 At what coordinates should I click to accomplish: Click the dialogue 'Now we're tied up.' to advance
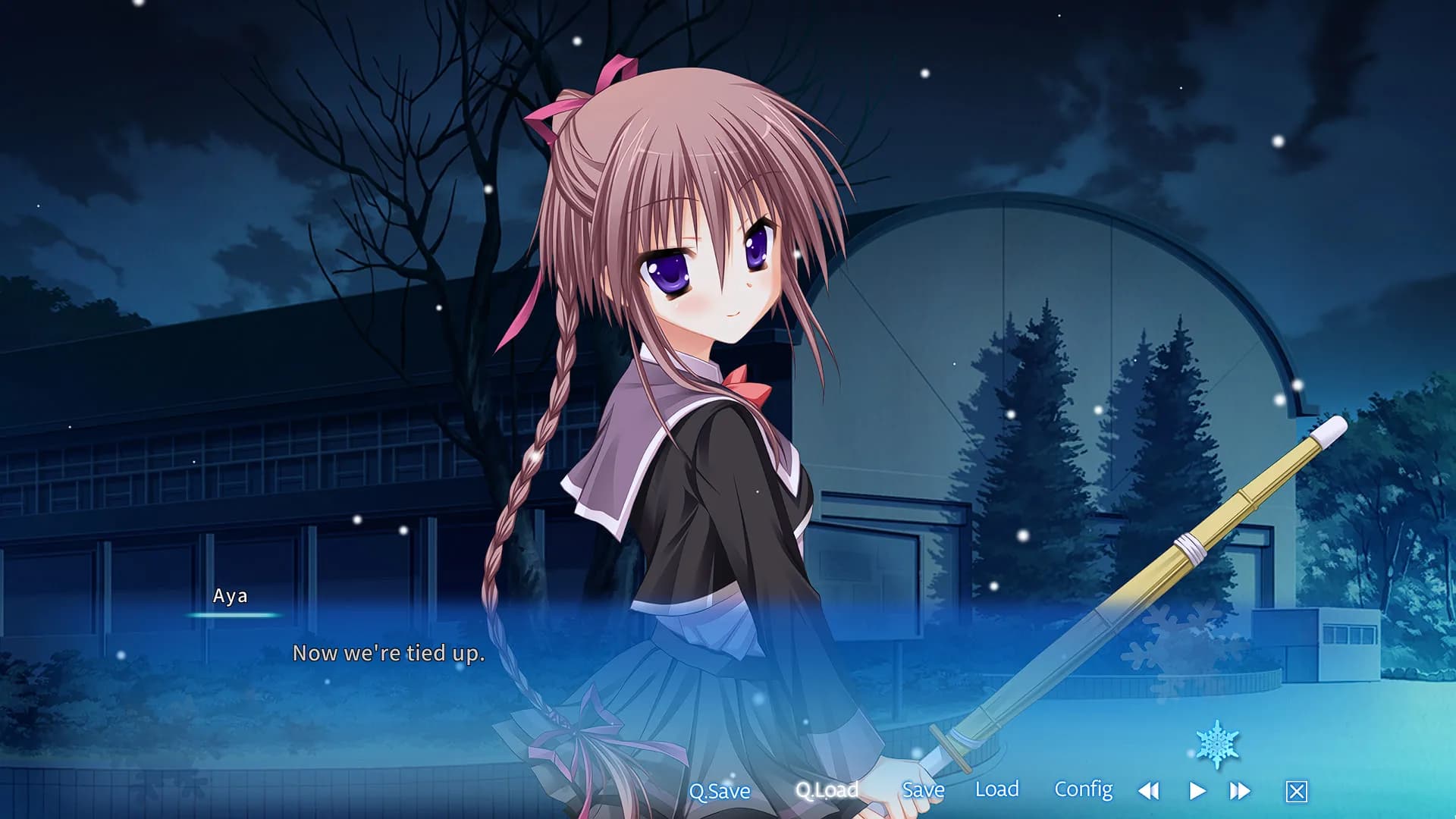[389, 653]
